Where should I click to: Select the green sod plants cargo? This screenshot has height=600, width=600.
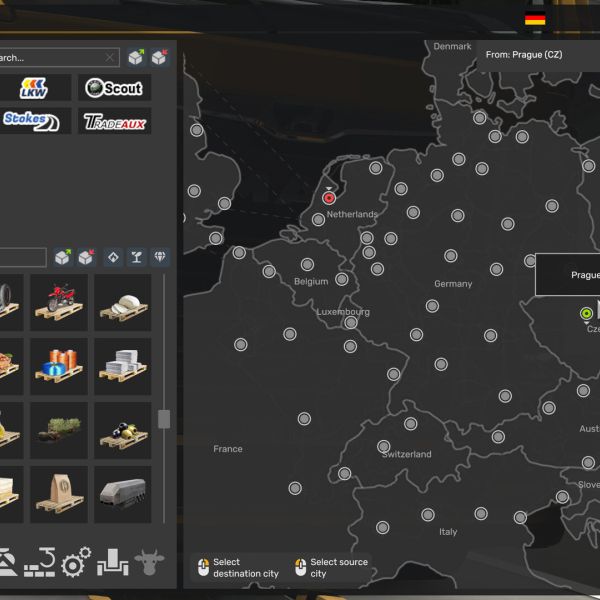coord(58,430)
